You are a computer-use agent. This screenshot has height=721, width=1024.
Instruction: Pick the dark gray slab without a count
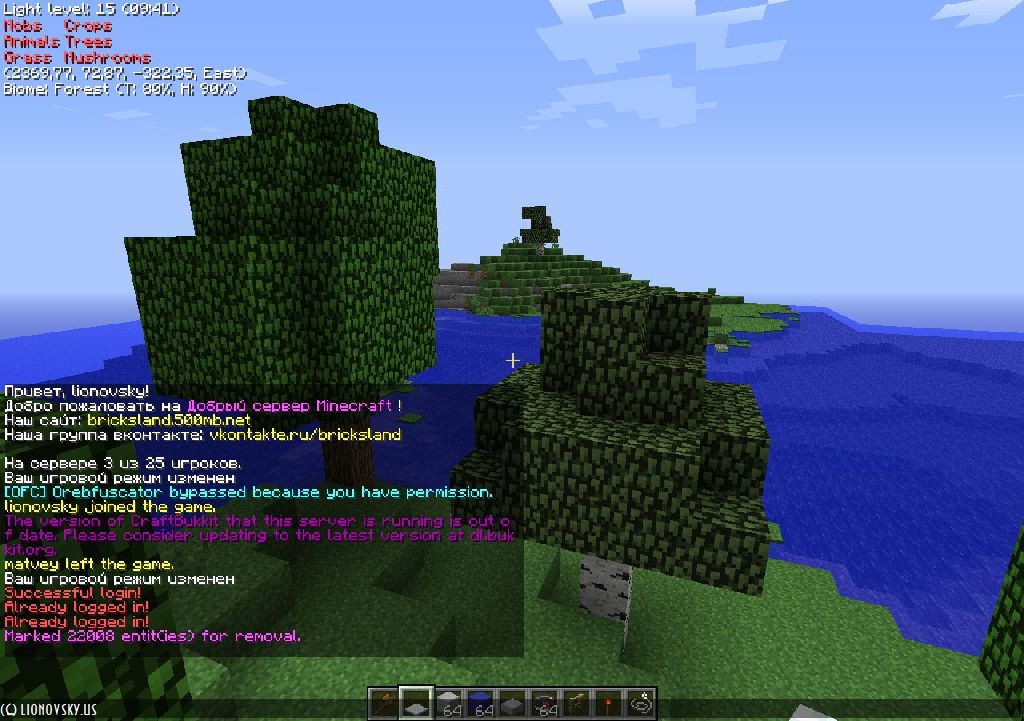click(x=513, y=704)
